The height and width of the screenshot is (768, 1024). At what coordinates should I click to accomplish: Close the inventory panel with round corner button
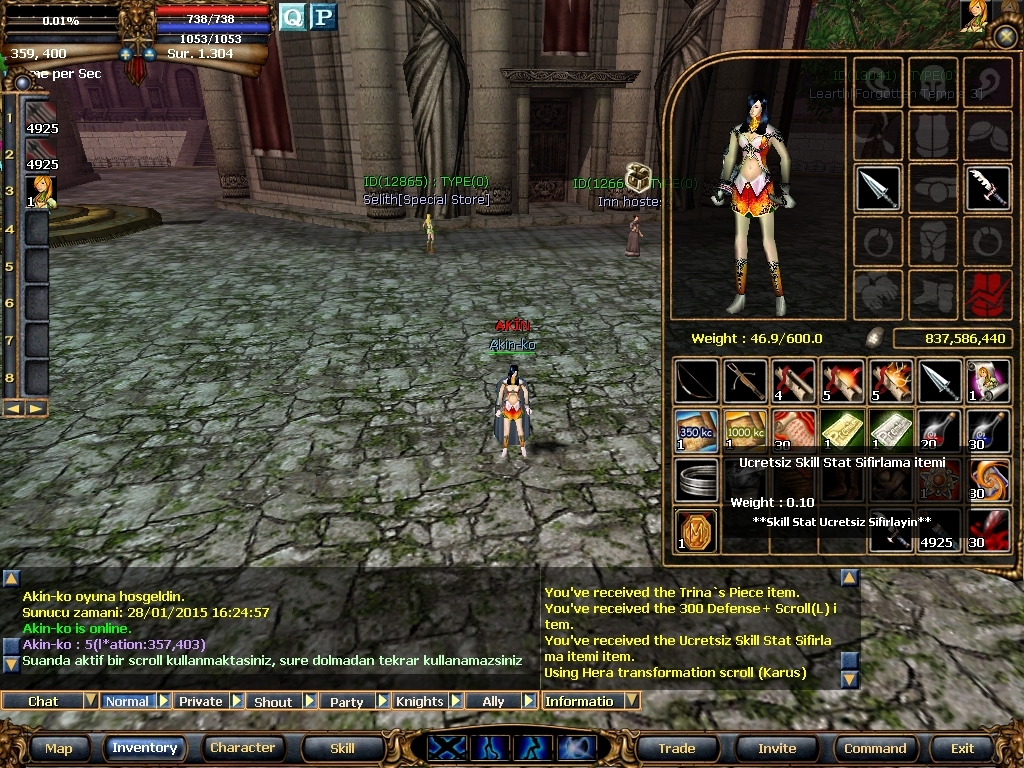1006,38
